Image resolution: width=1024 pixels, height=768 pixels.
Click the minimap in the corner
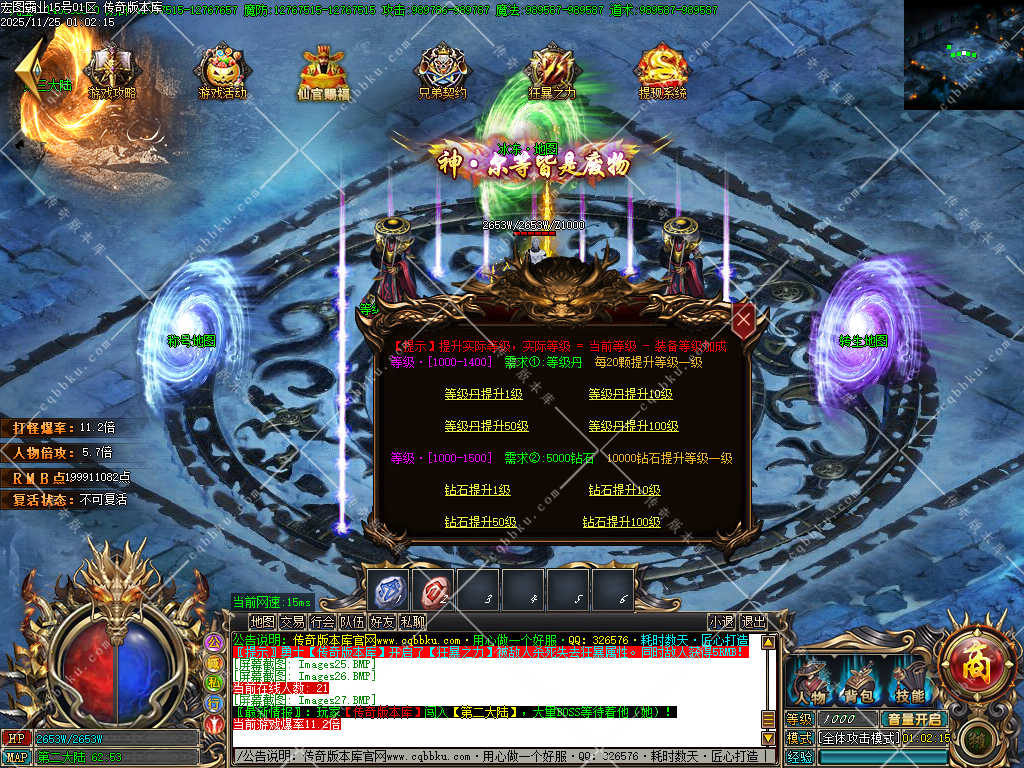[963, 54]
